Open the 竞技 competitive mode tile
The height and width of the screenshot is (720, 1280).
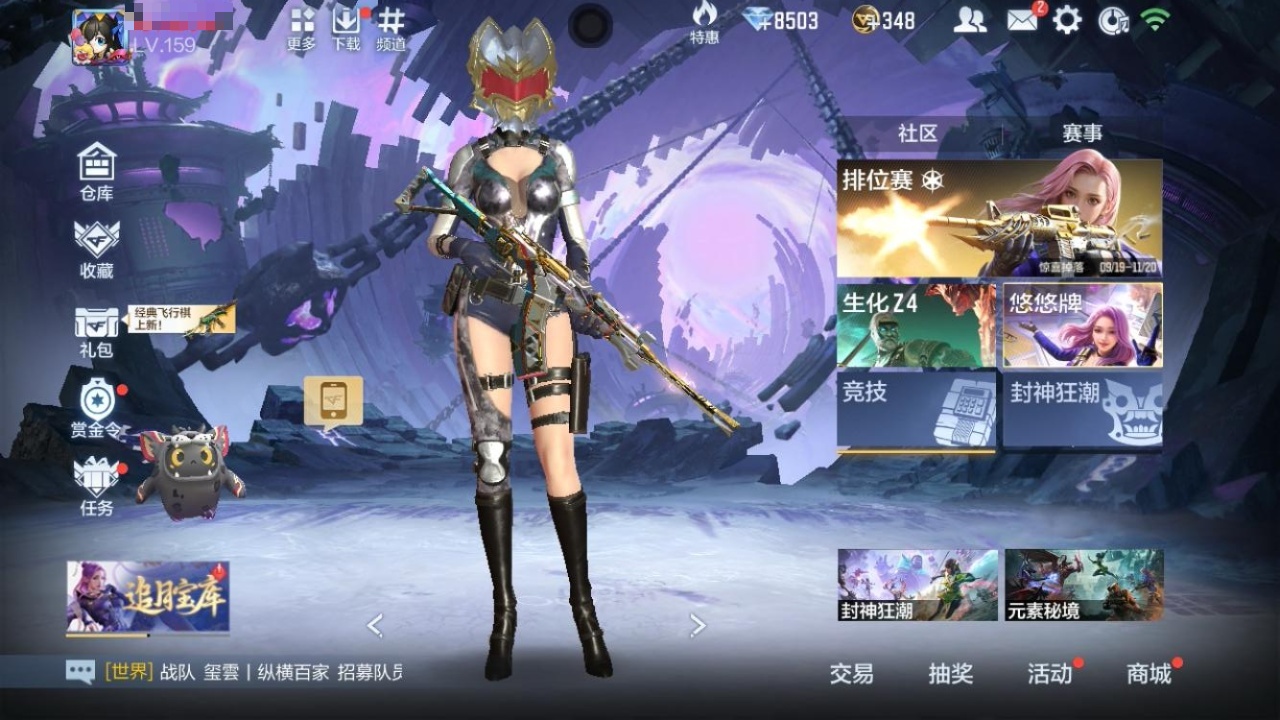point(916,410)
